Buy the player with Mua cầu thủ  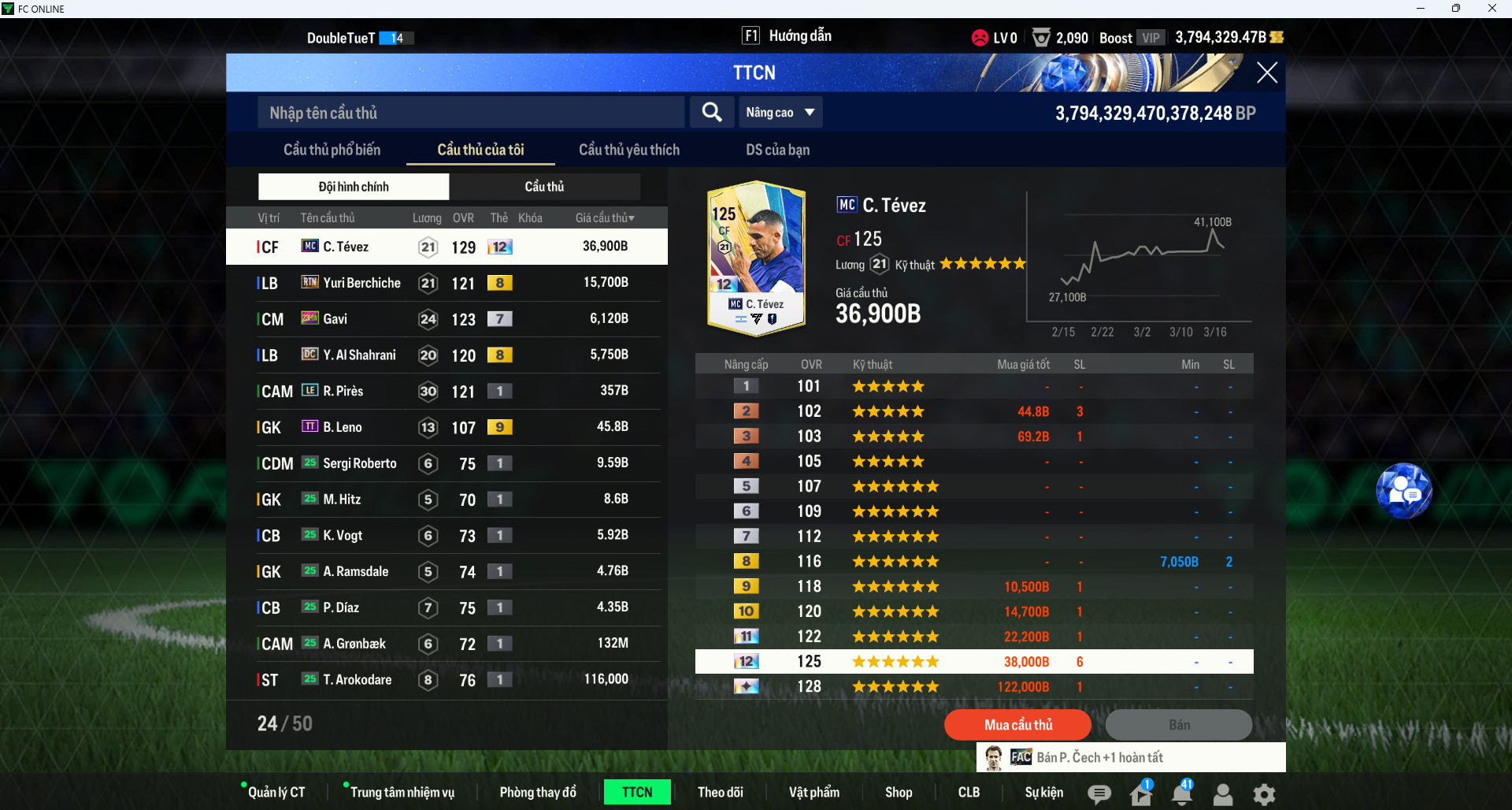coord(1017,725)
